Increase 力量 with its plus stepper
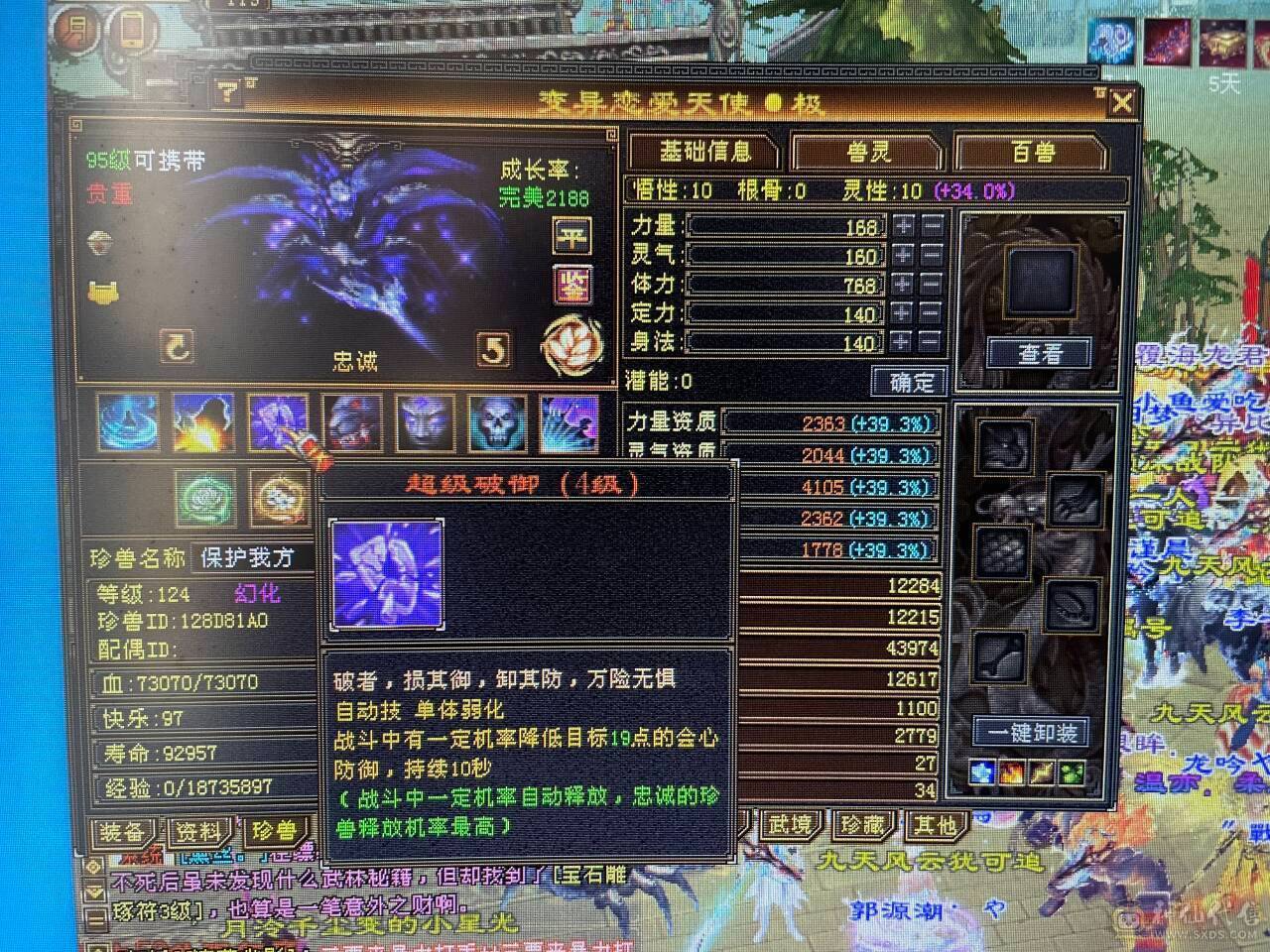Image resolution: width=1270 pixels, height=952 pixels. (901, 227)
